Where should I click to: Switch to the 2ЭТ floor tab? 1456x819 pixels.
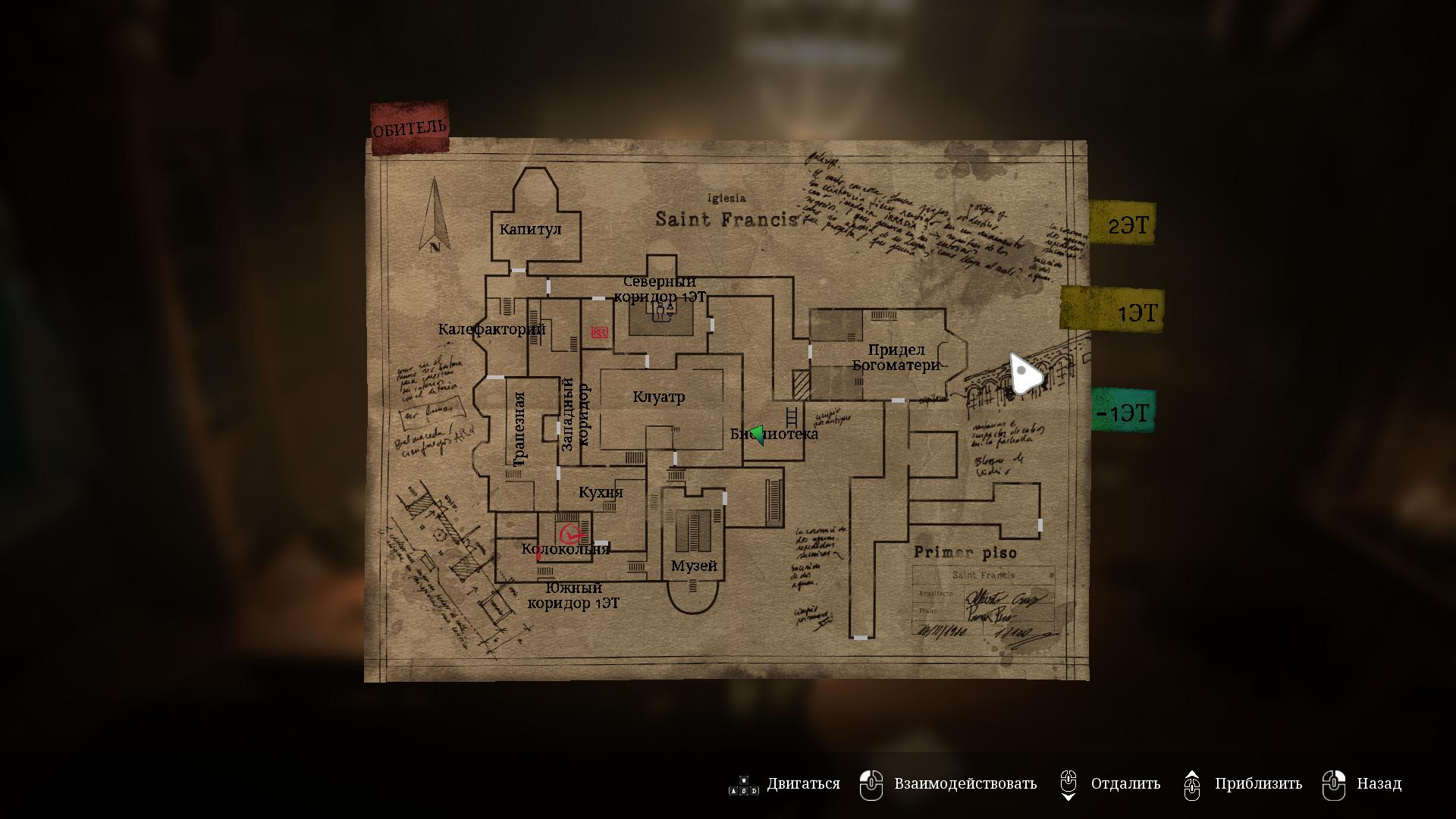pyautogui.click(x=1122, y=223)
